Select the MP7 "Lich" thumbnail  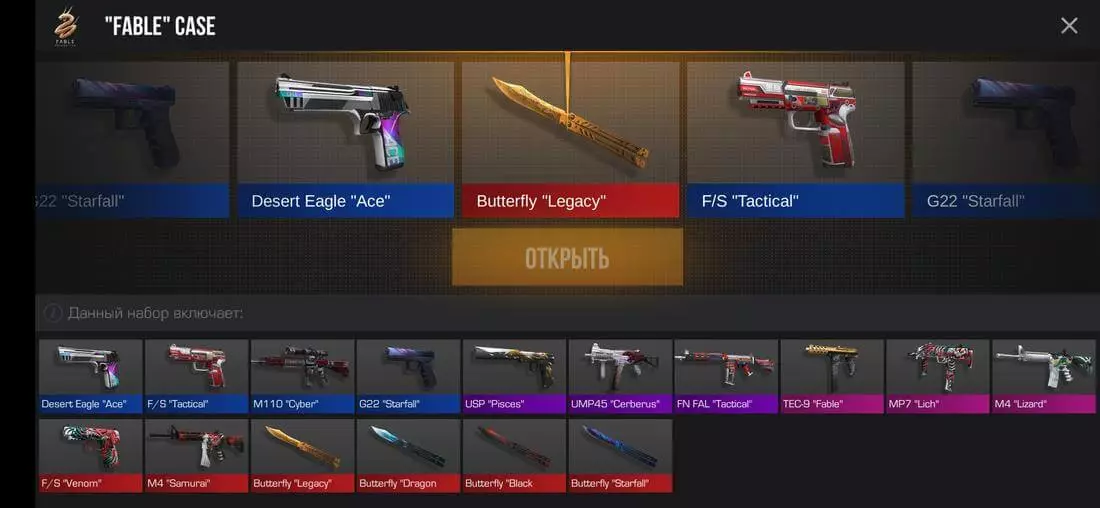(x=939, y=376)
